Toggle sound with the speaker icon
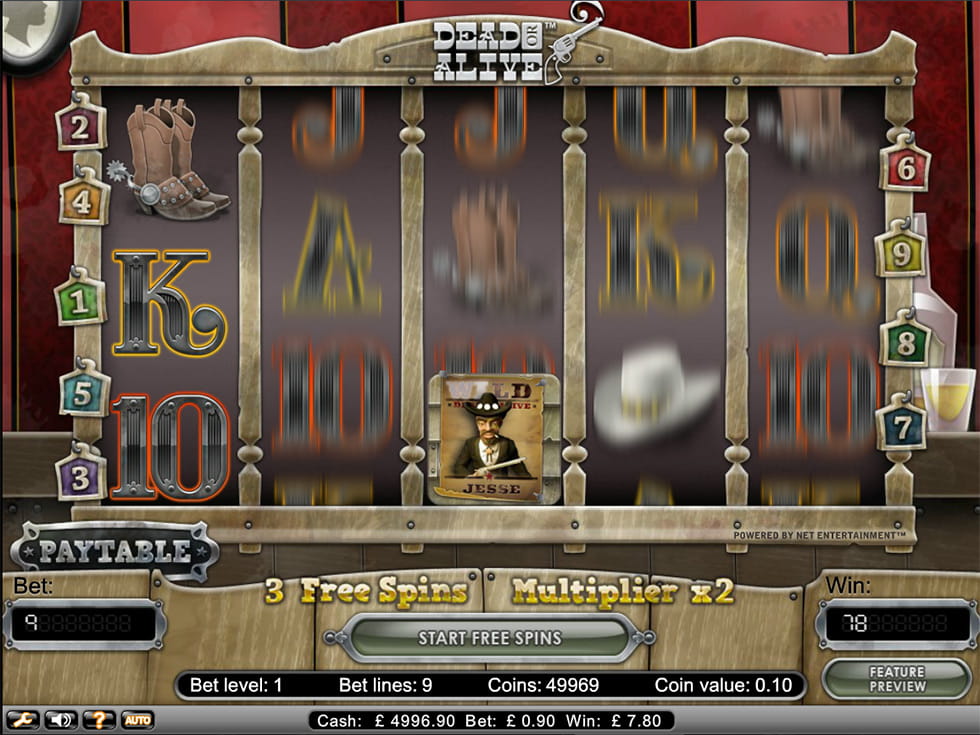Viewport: 980px width, 735px height. pyautogui.click(x=59, y=719)
